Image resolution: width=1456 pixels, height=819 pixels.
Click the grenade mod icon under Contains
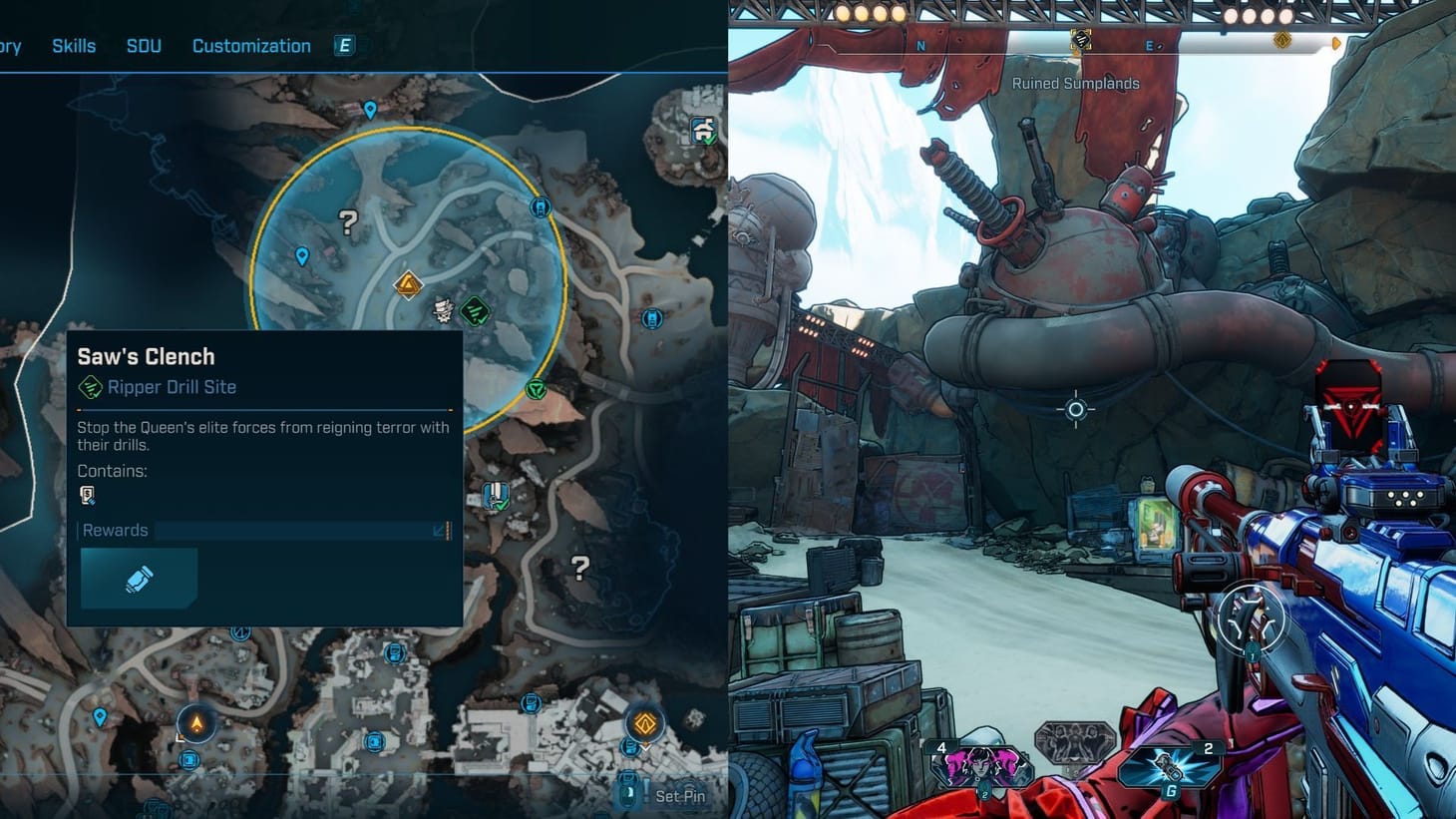(x=88, y=496)
